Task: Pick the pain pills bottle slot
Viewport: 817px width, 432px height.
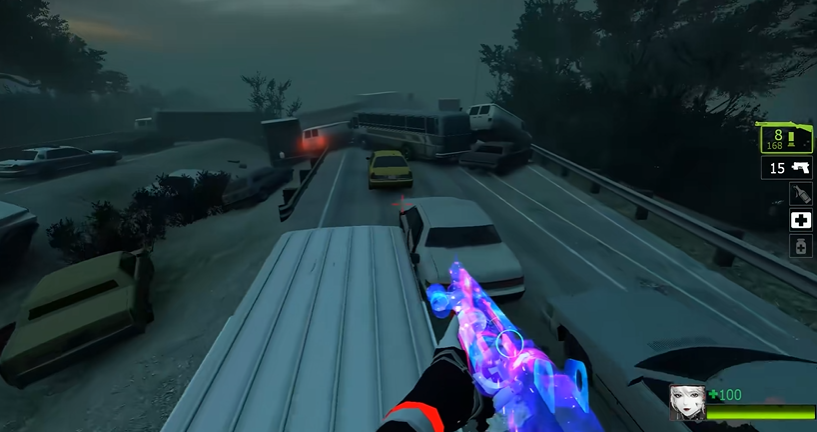Action: tap(800, 246)
